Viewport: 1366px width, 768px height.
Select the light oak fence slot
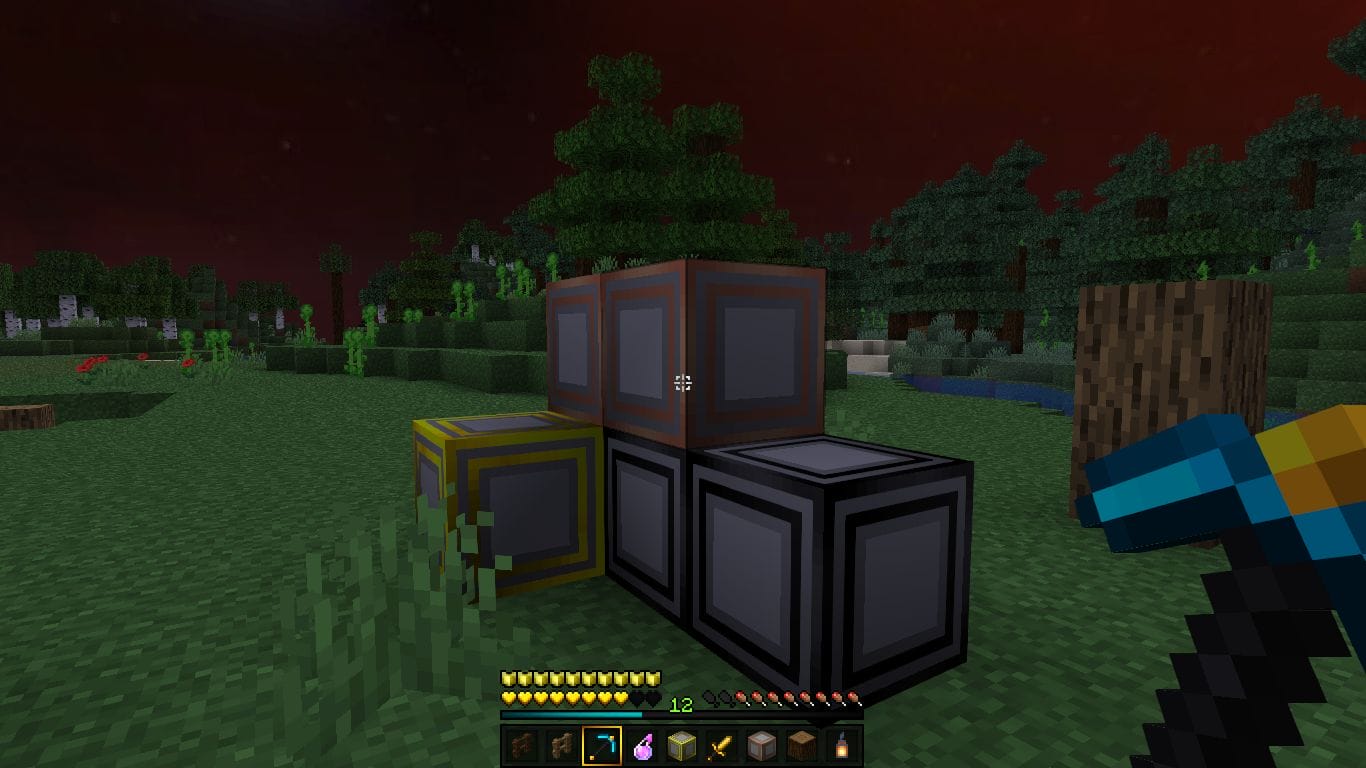pyautogui.click(x=561, y=746)
